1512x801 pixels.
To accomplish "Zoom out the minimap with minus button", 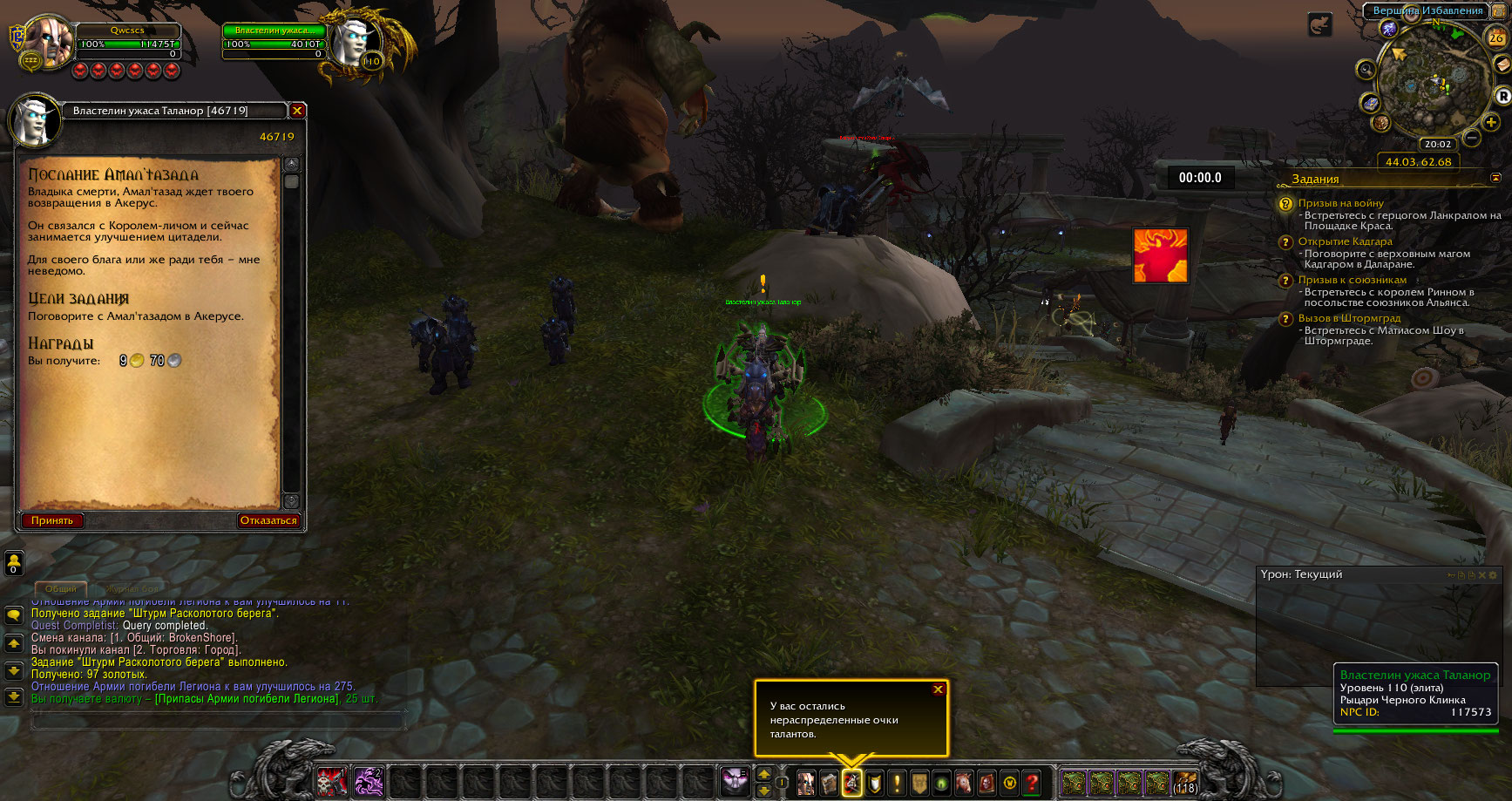I will pos(1472,138).
